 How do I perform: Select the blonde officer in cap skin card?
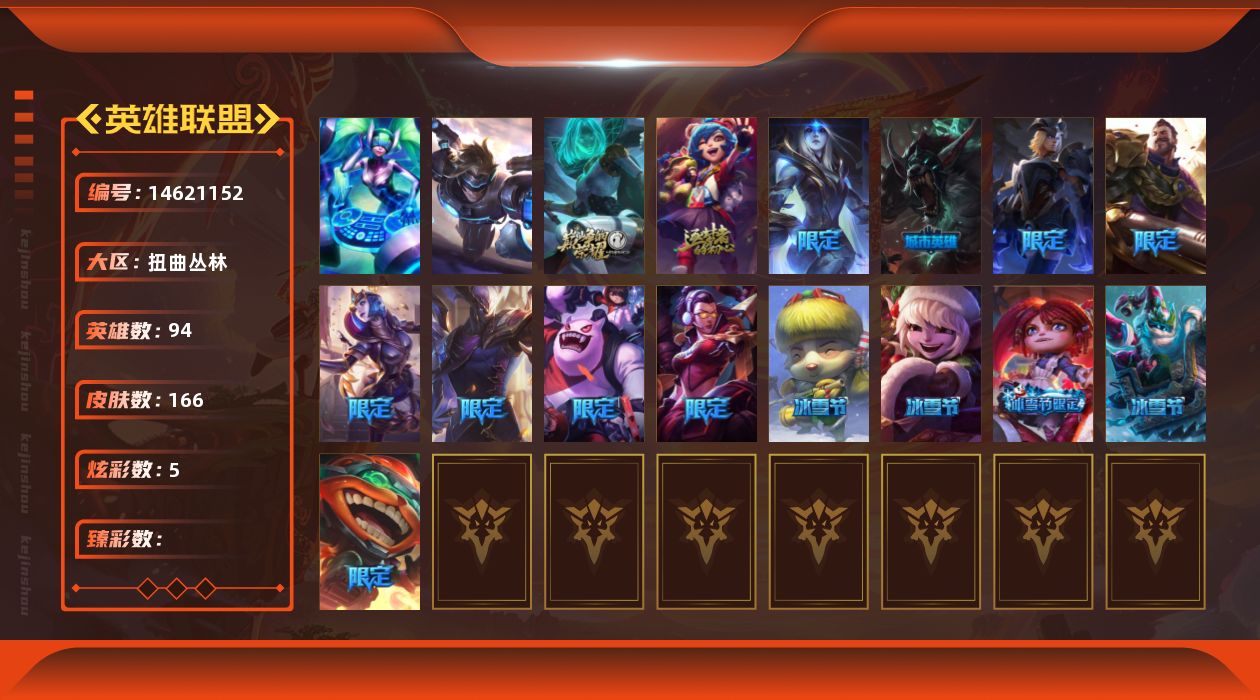tap(1043, 196)
